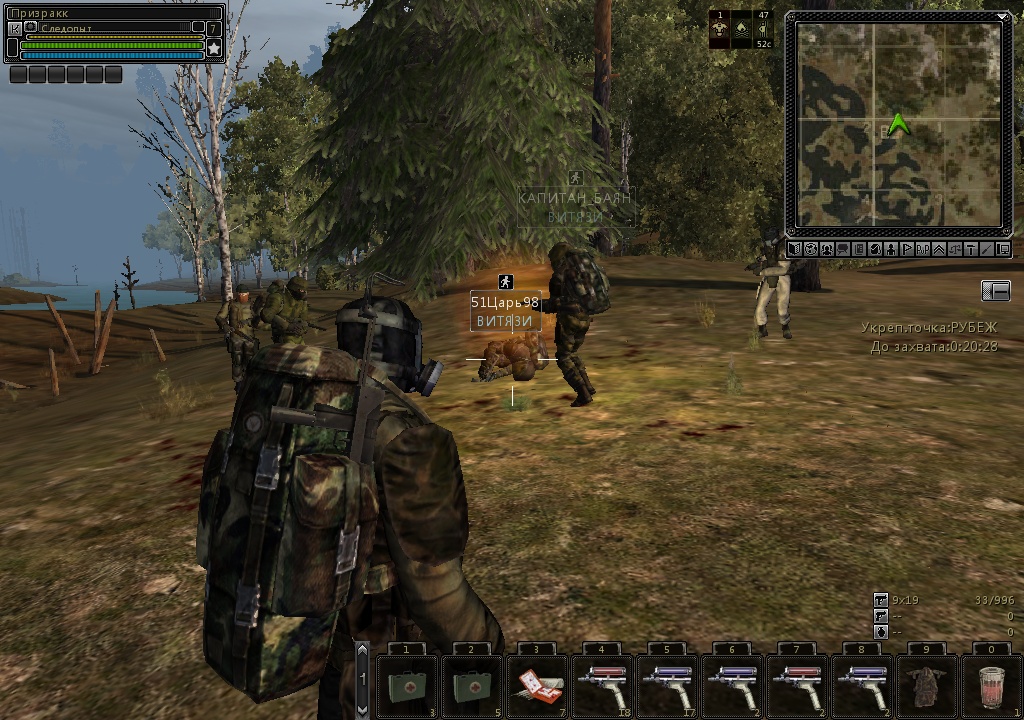Viewport: 1024px width, 720px height.
Task: Click the K button beside the Следопыт rank
Action: (x=14, y=28)
